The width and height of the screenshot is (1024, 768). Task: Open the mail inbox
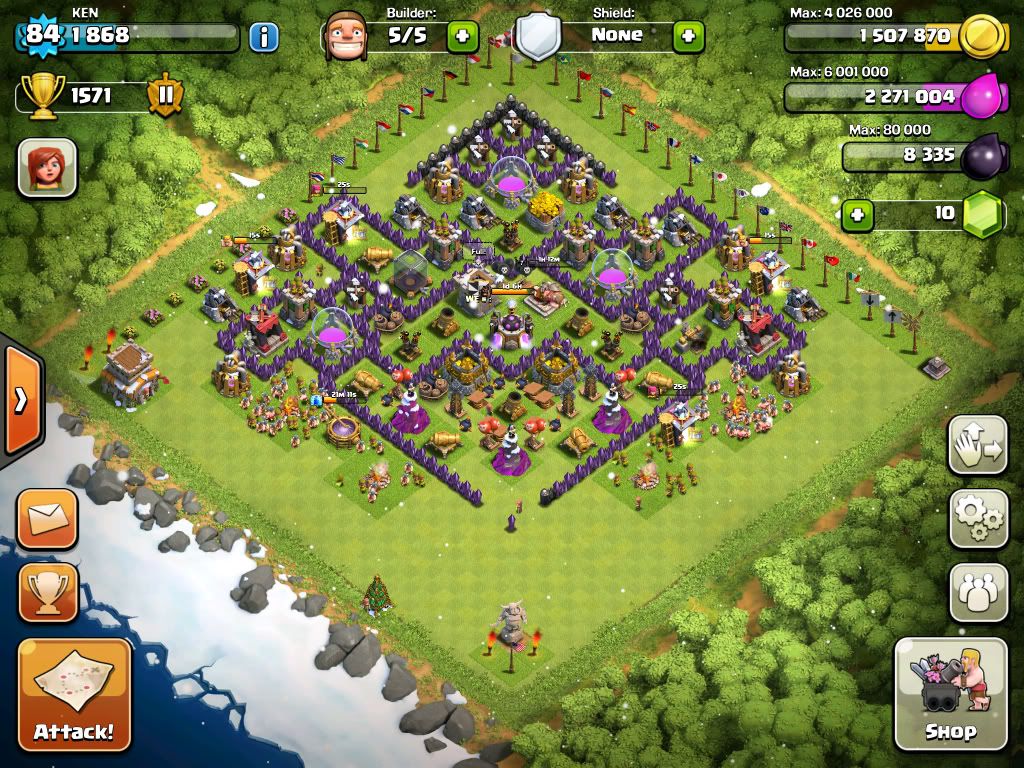pyautogui.click(x=47, y=518)
